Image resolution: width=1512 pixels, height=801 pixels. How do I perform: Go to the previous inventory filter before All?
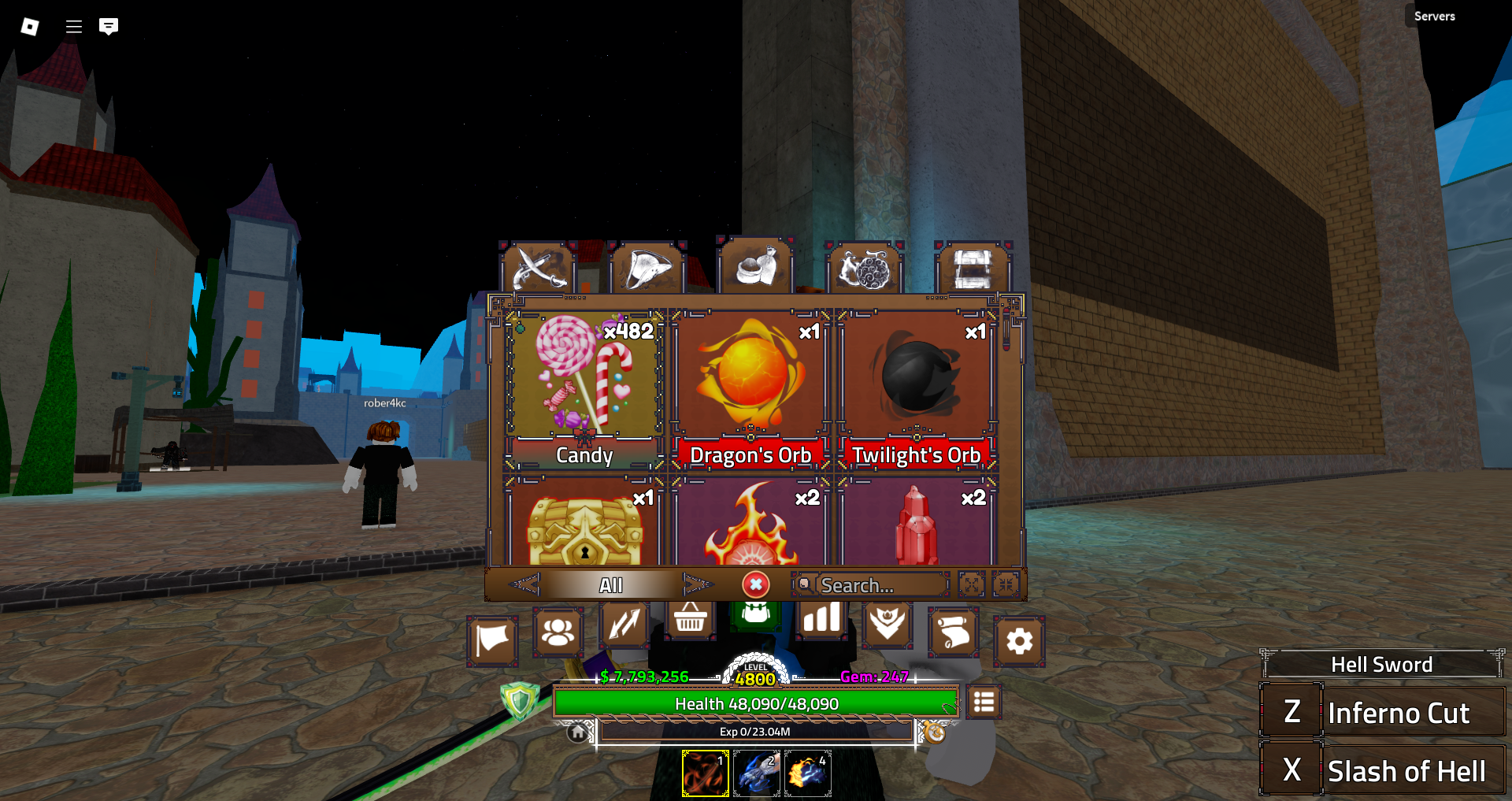[x=524, y=584]
